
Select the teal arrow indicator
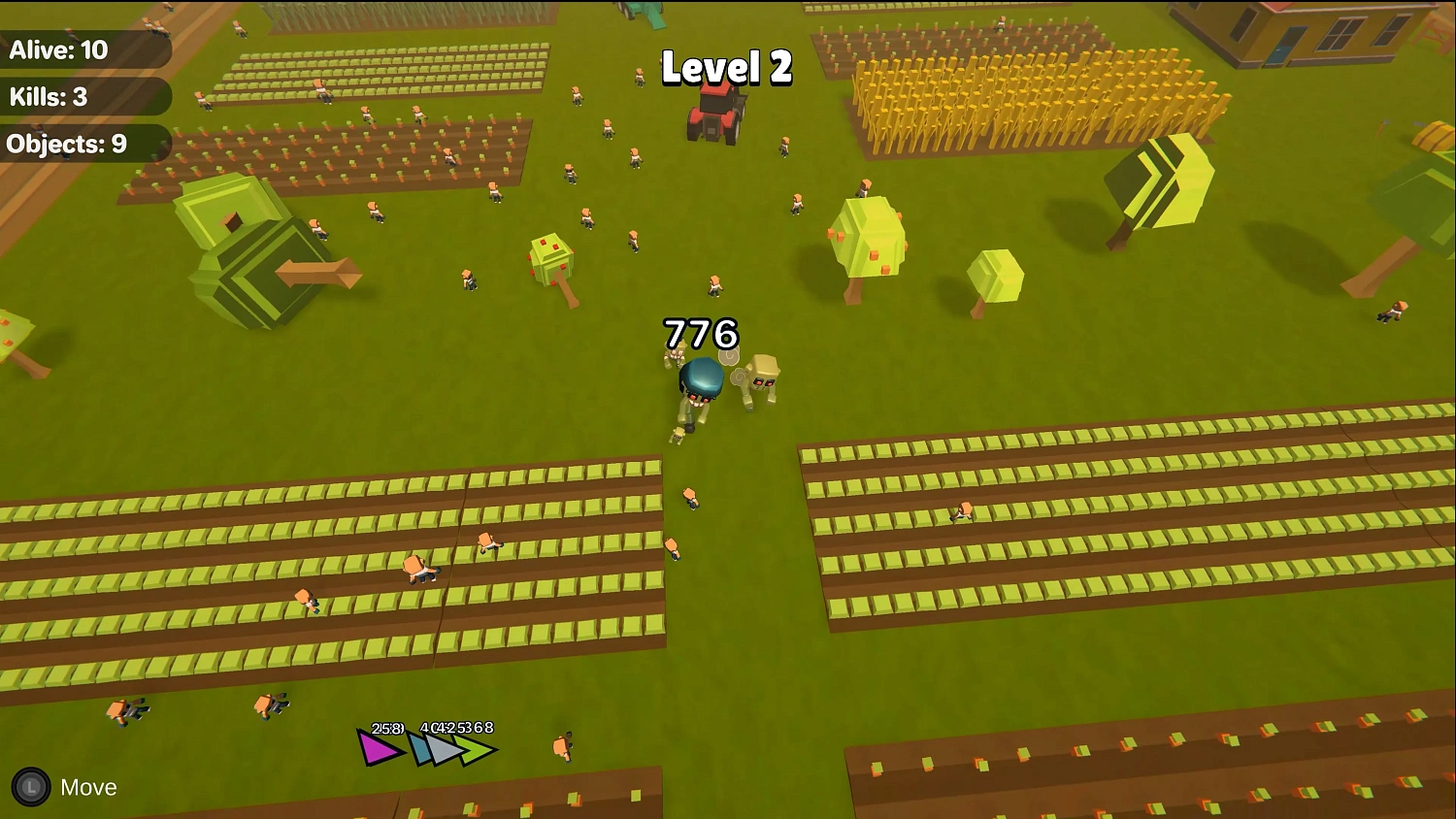tap(417, 746)
